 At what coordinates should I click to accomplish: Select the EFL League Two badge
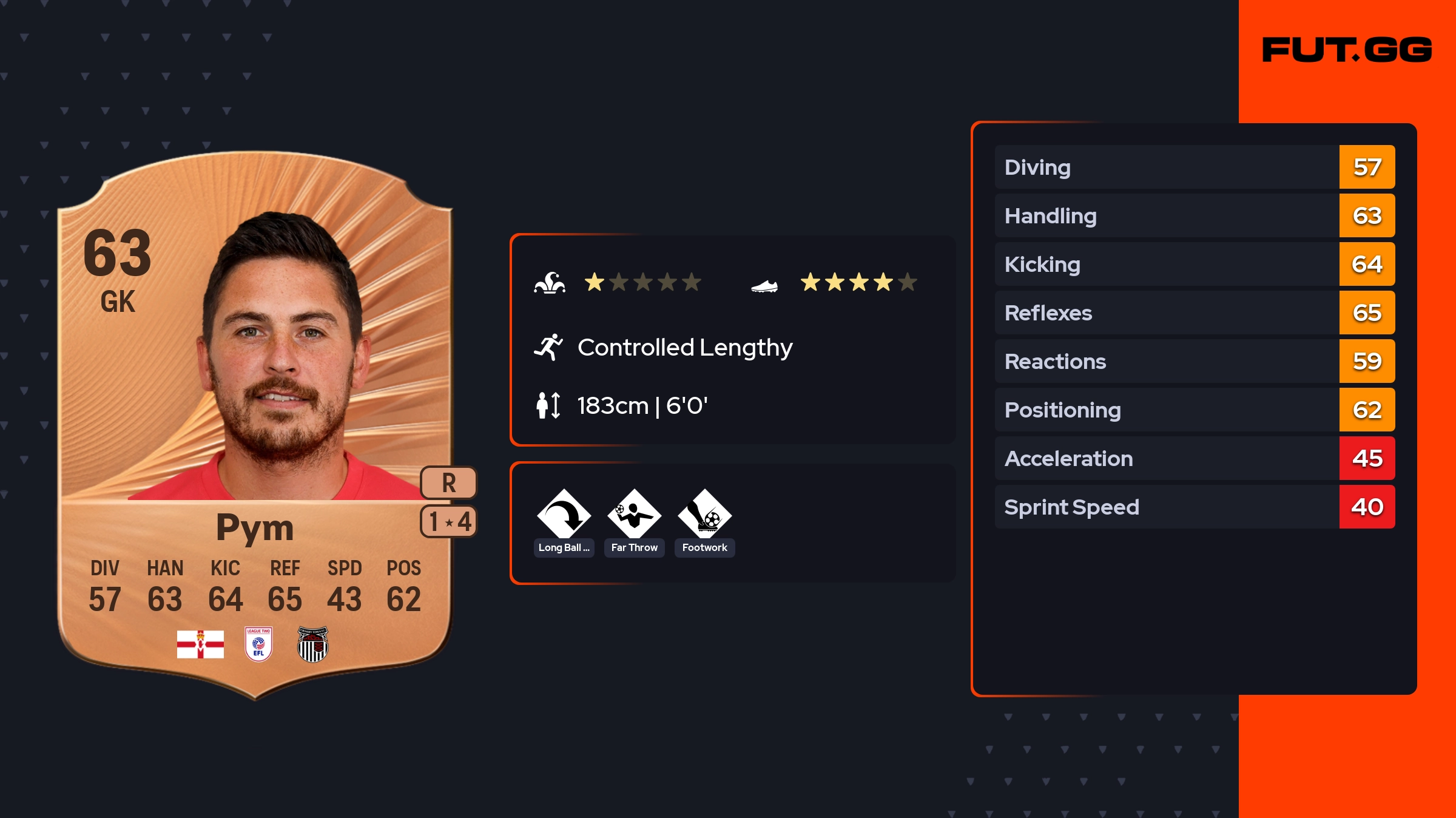pyautogui.click(x=258, y=644)
